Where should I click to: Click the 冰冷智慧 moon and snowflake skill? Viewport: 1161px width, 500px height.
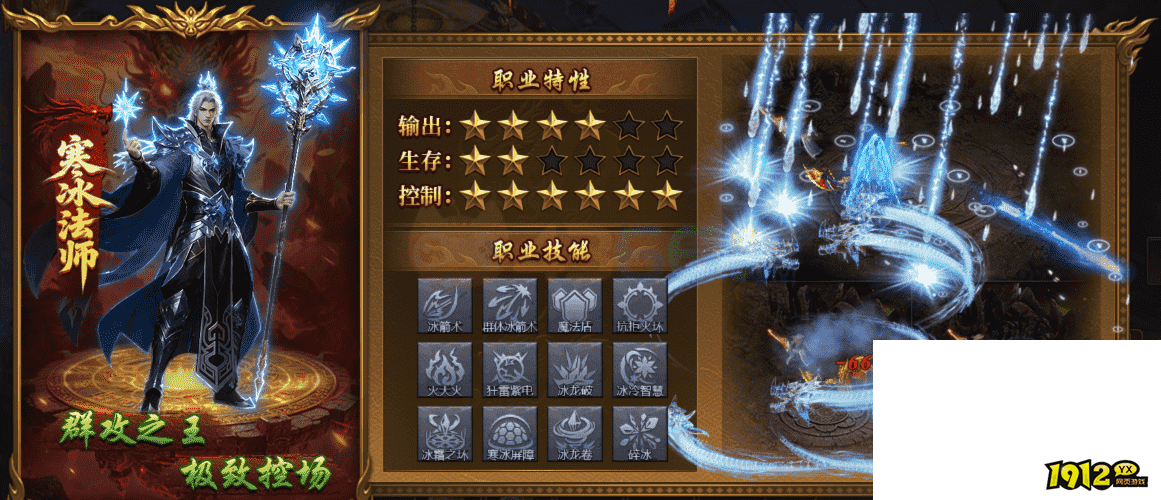(x=639, y=369)
